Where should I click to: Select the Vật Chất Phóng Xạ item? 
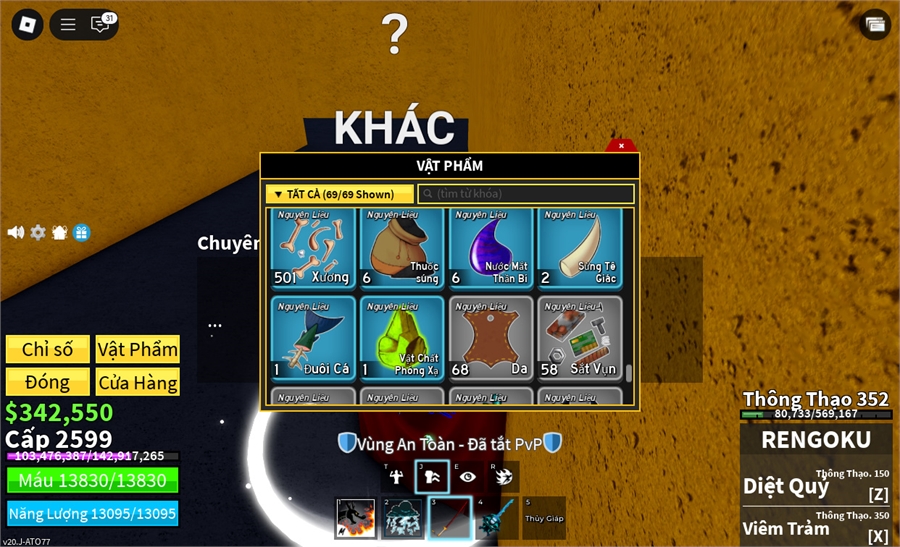click(x=402, y=338)
